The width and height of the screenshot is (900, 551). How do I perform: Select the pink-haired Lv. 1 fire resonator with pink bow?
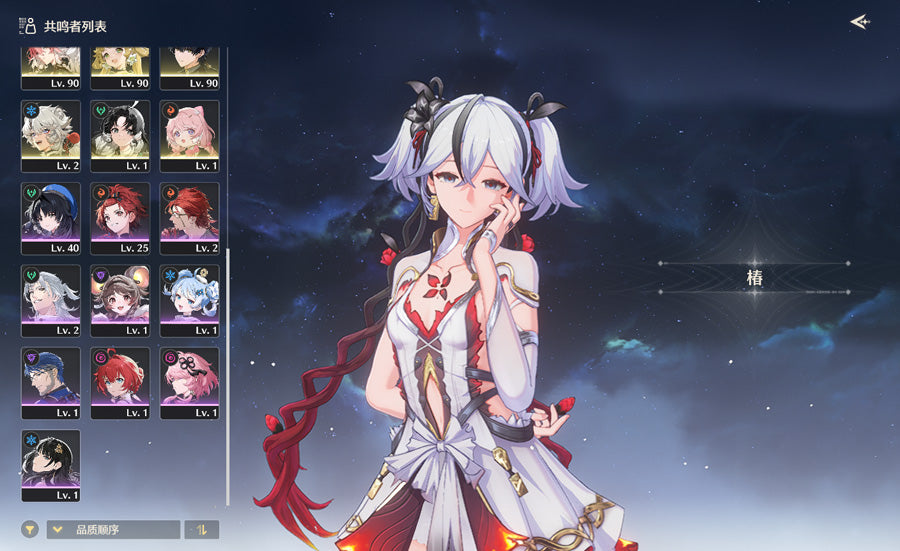pyautogui.click(x=190, y=135)
